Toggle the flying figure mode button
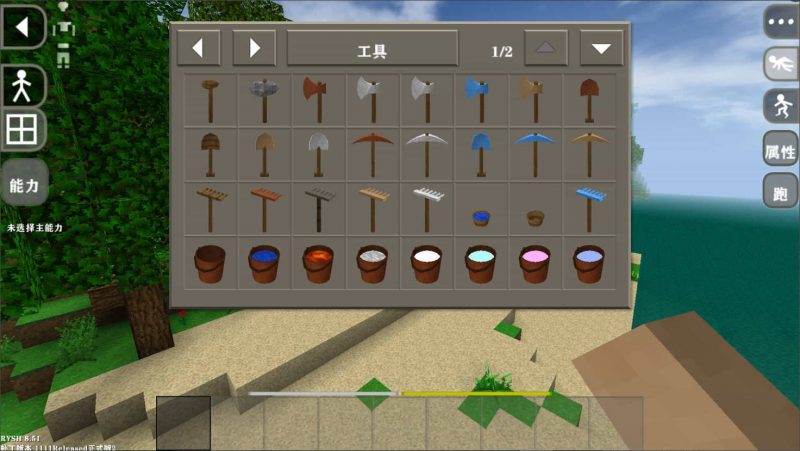Screen dimensions: 800x451 [781, 64]
